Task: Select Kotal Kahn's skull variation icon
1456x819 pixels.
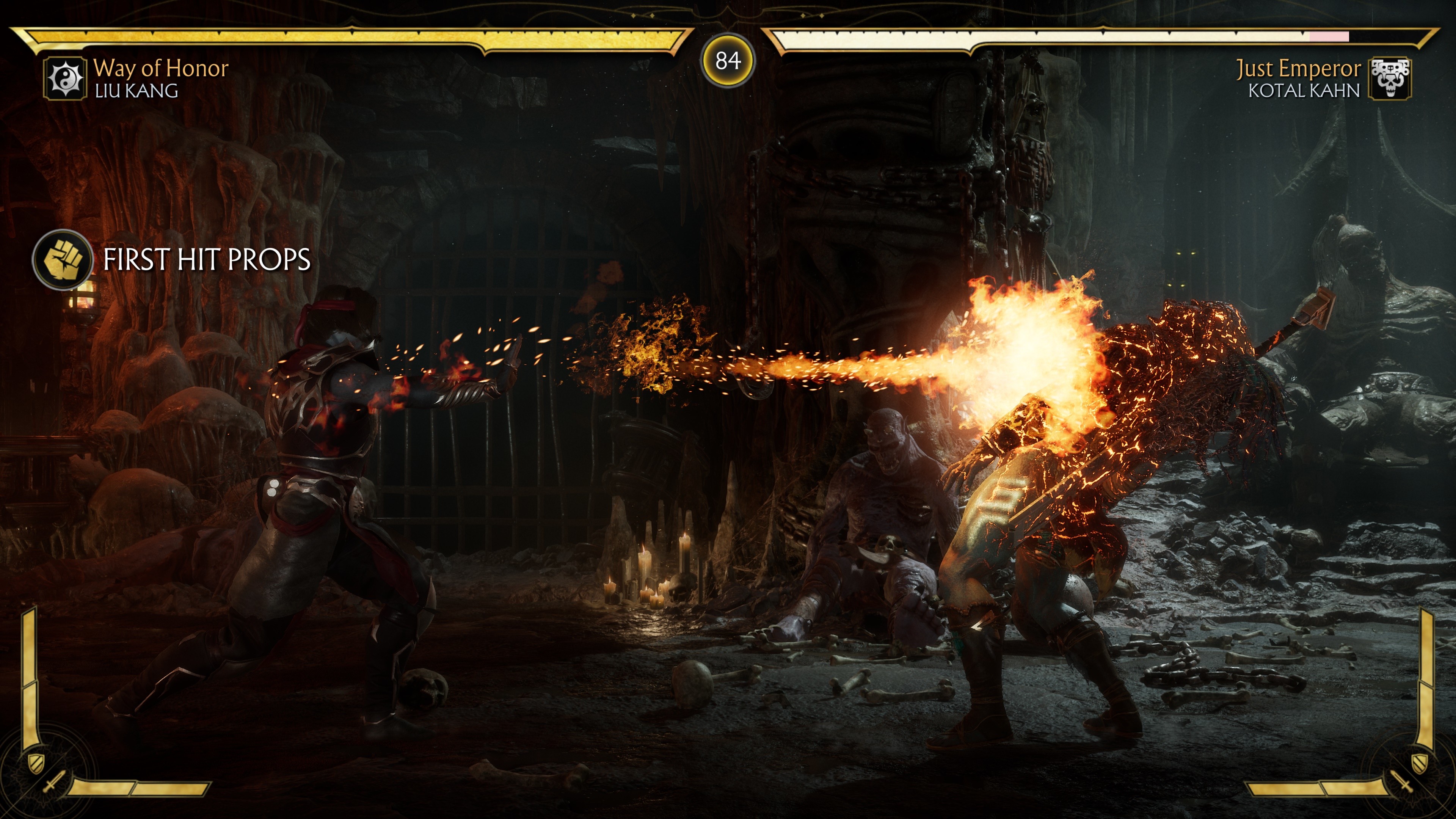Action: (x=1389, y=79)
